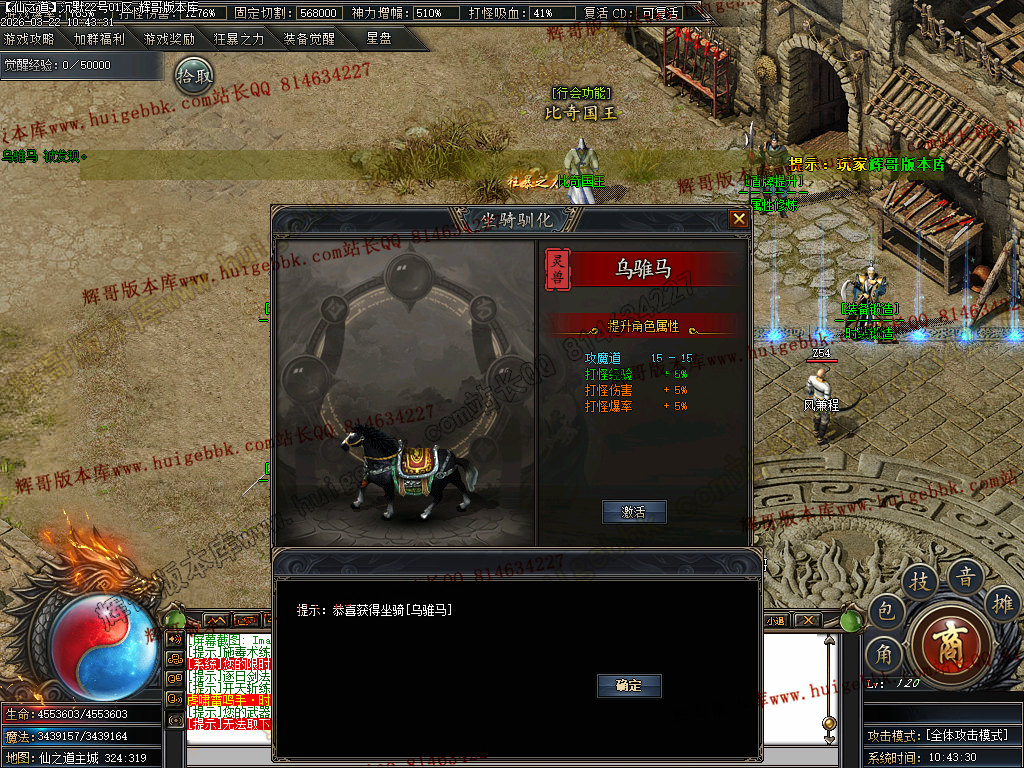This screenshot has height=768, width=1024.
Task: Confirm the mount reward prompt with 确定
Action: tap(629, 686)
